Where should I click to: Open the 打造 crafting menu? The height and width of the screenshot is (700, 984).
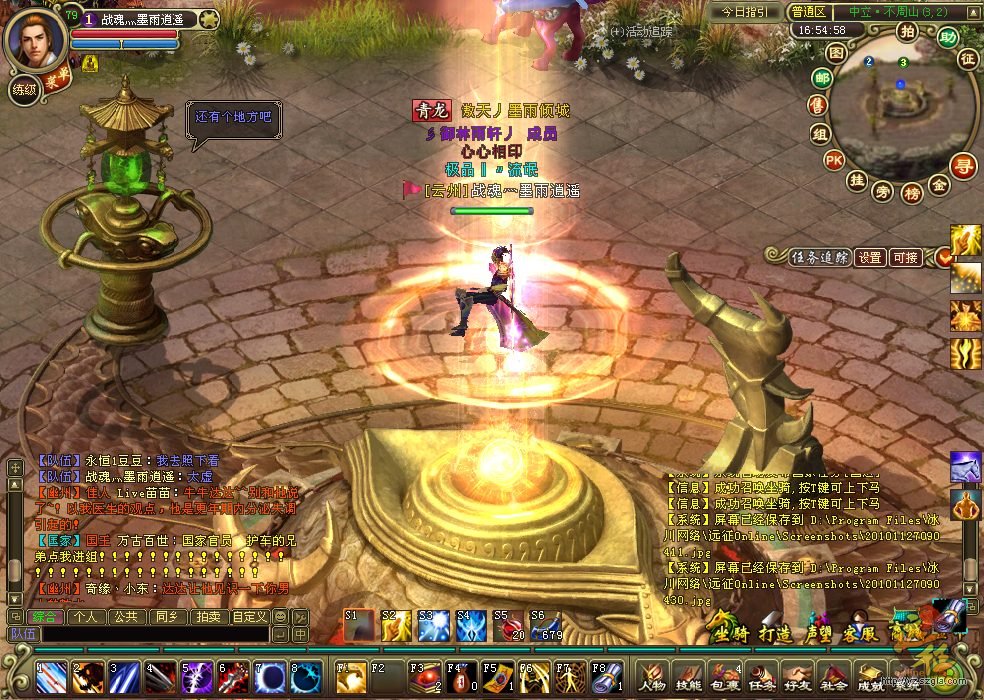(x=775, y=633)
